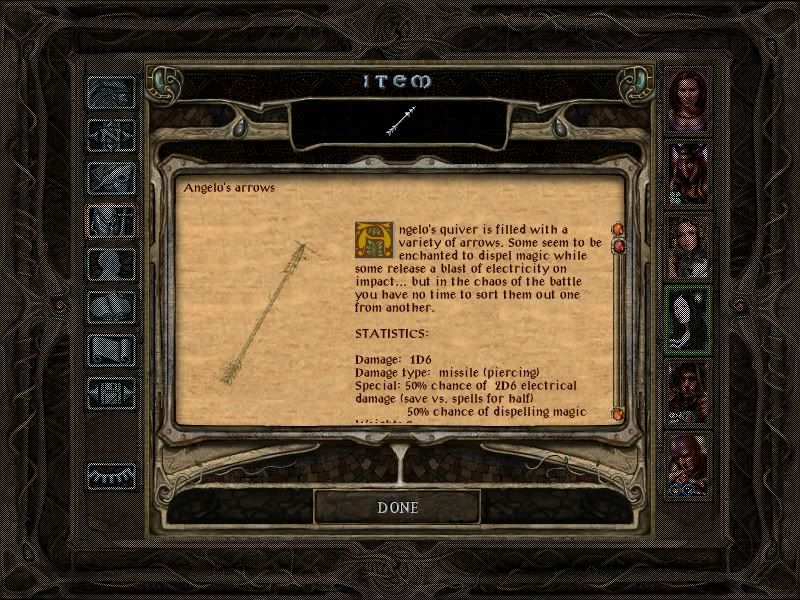Open the journal with the quill icon
Image resolution: width=800 pixels, height=600 pixels.
click(111, 178)
